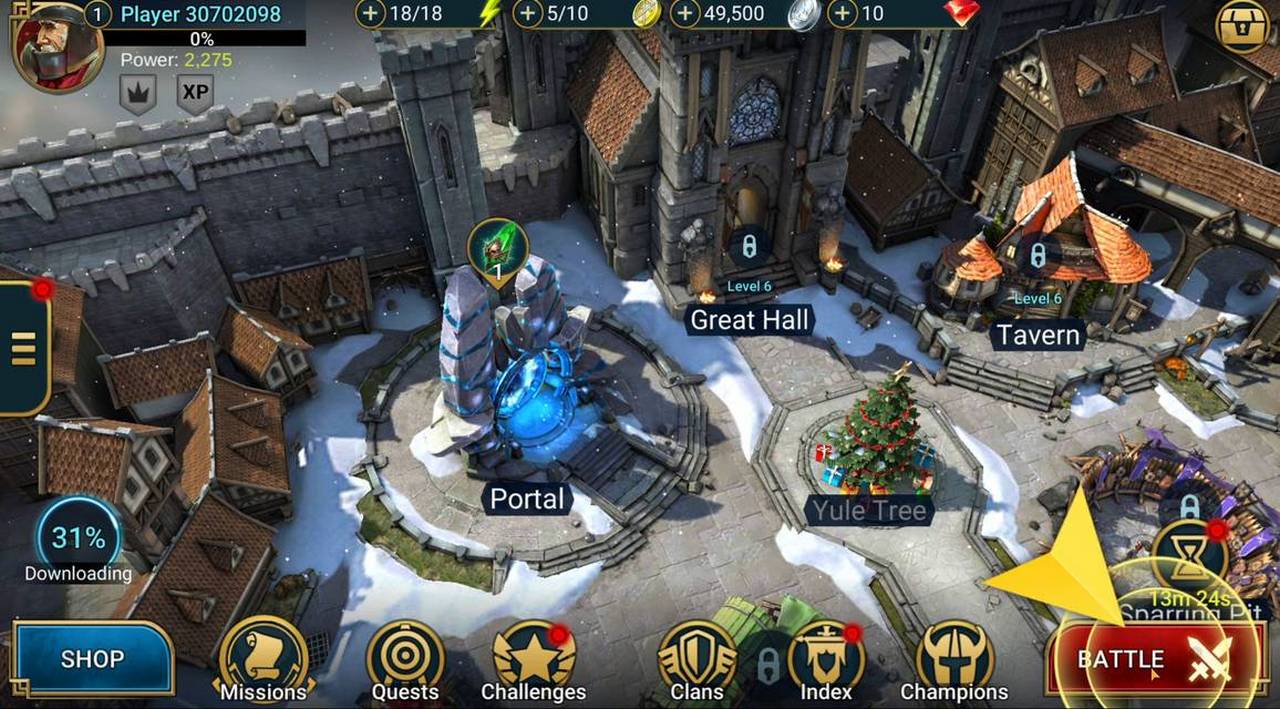View the Challenges screen

(x=534, y=660)
